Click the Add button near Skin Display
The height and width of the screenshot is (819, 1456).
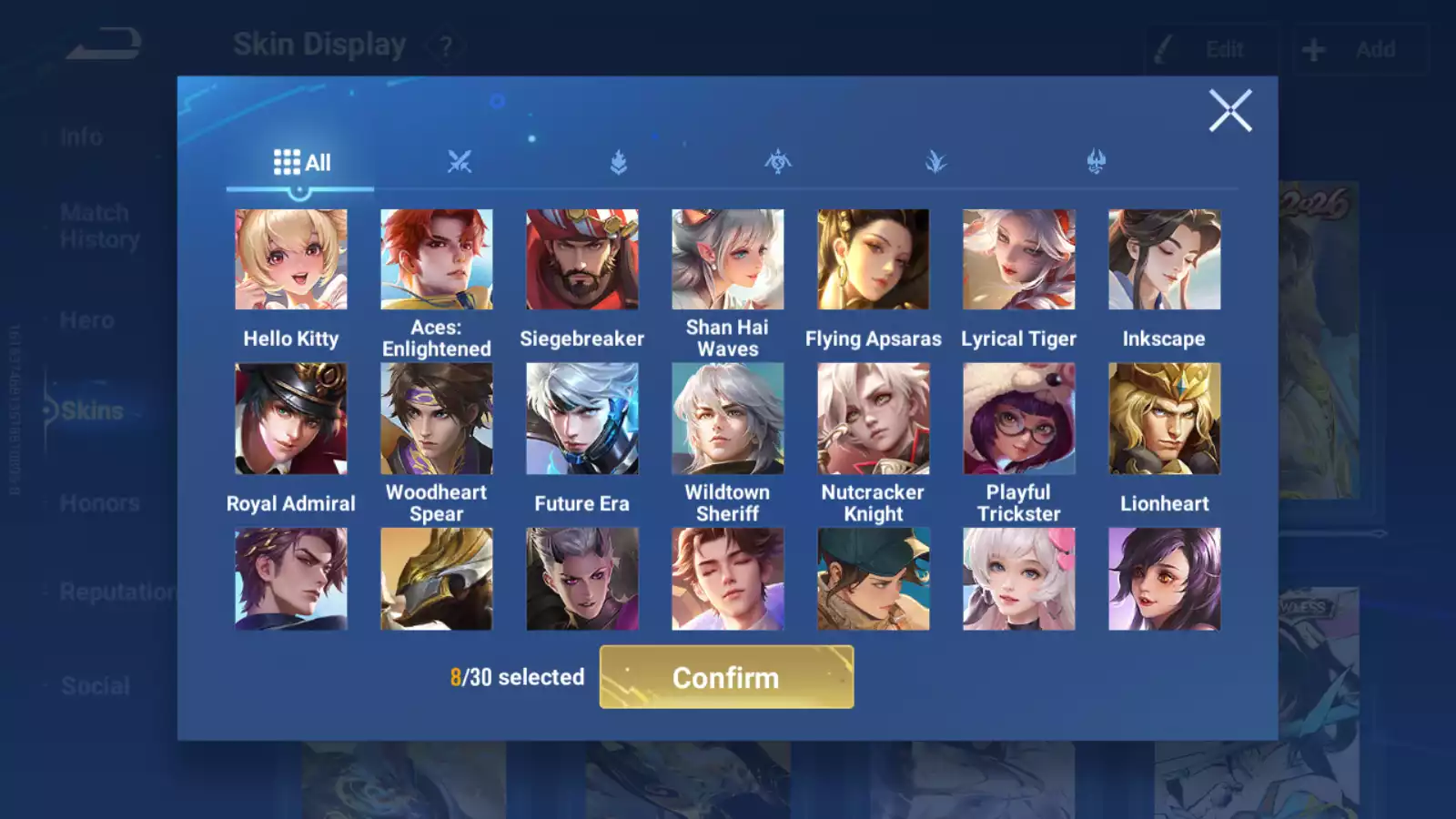(x=1360, y=49)
